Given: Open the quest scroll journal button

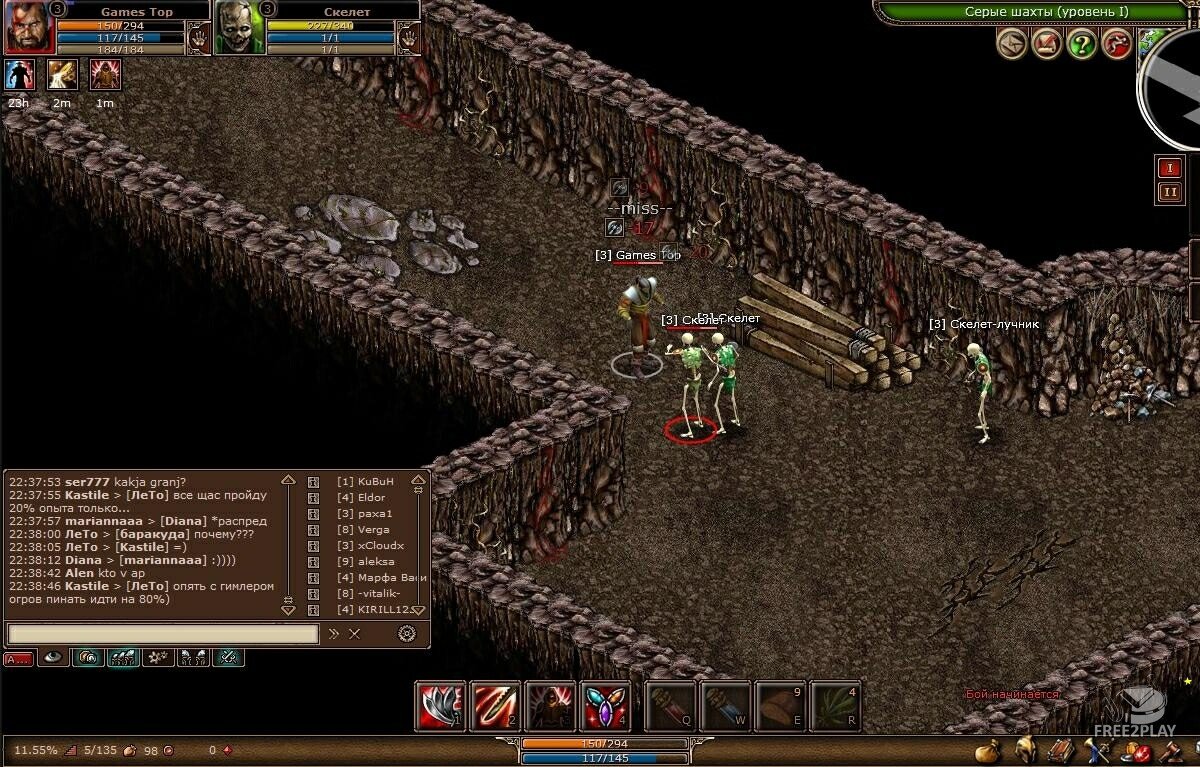Looking at the screenshot, I should (x=1047, y=43).
